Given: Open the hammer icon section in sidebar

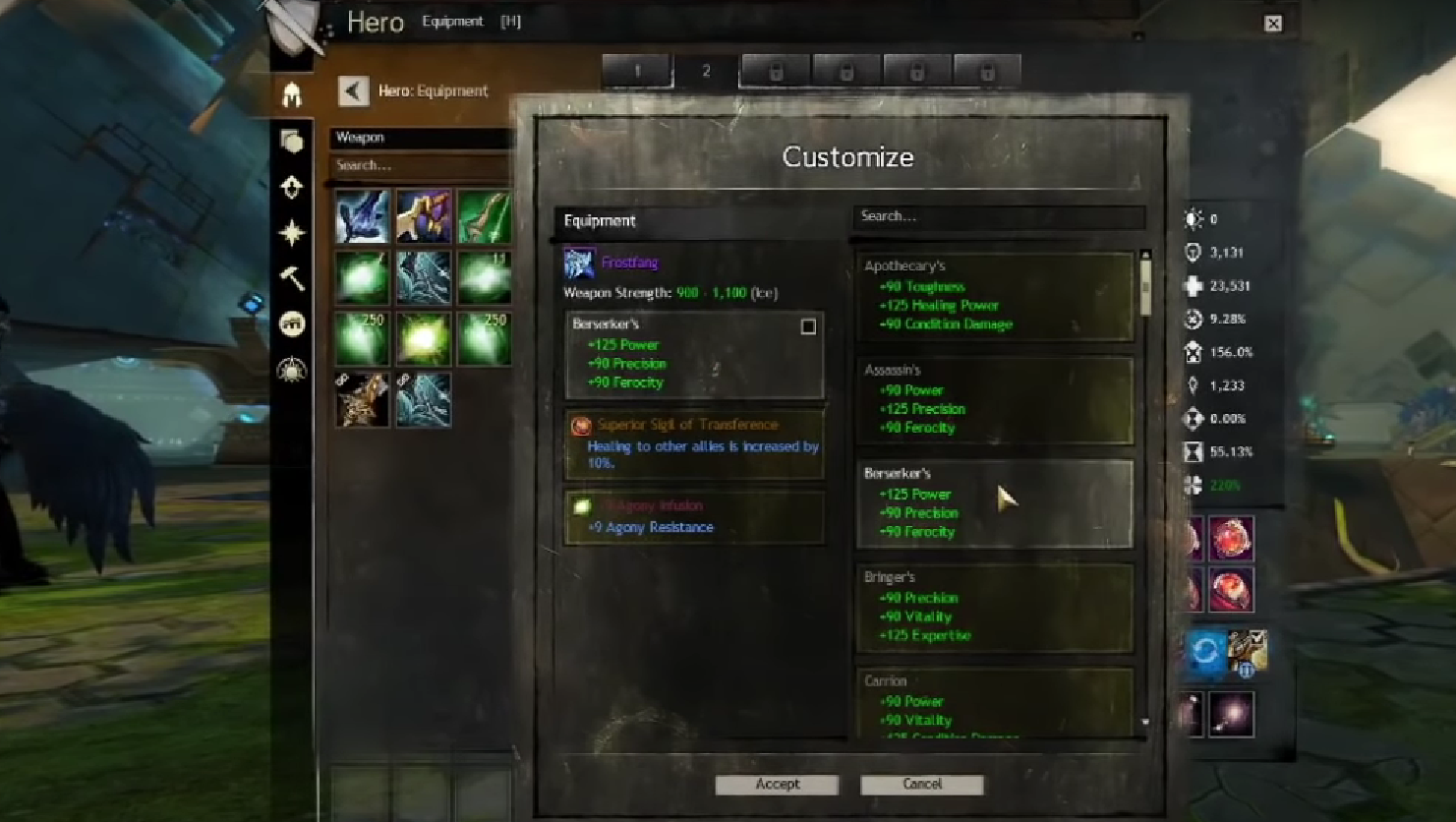Looking at the screenshot, I should (292, 279).
